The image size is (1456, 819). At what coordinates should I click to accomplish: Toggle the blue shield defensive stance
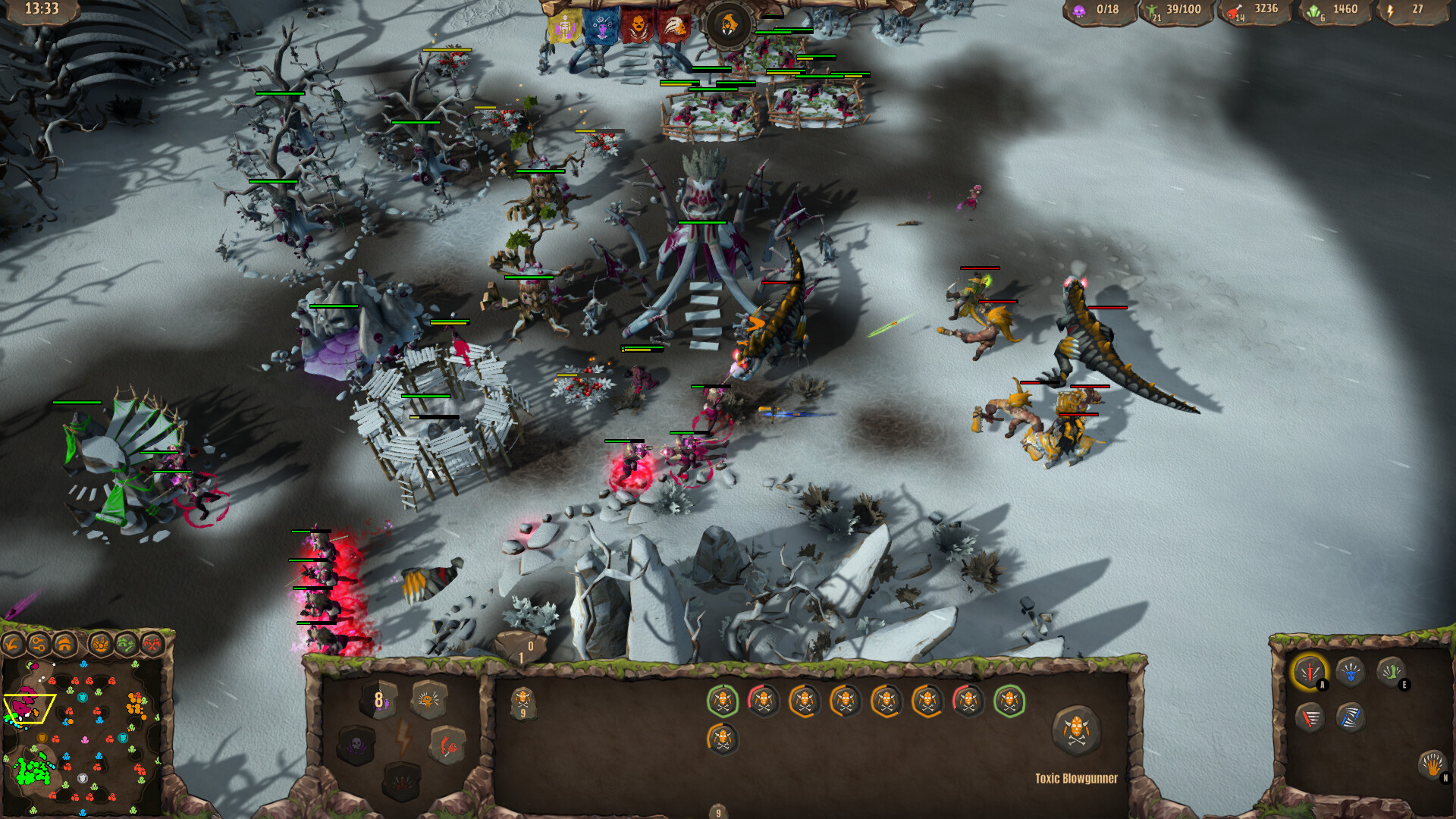[1351, 672]
